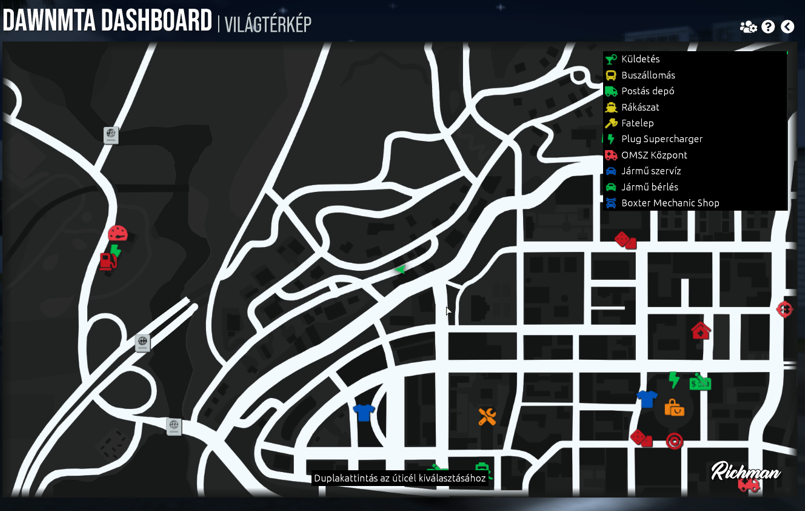Select the red house with cross marker
Image resolution: width=805 pixels, height=511 pixels.
700,330
